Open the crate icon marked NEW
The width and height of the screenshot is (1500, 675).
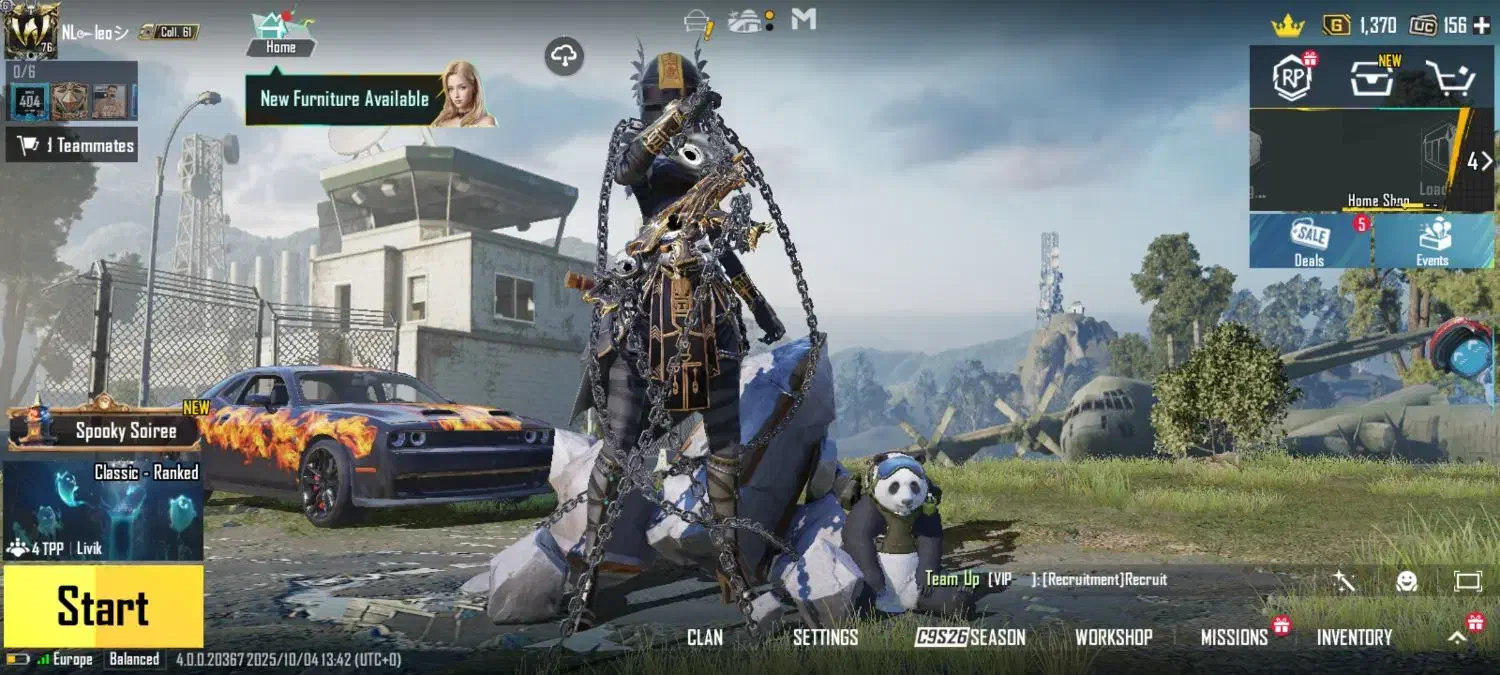[1371, 78]
